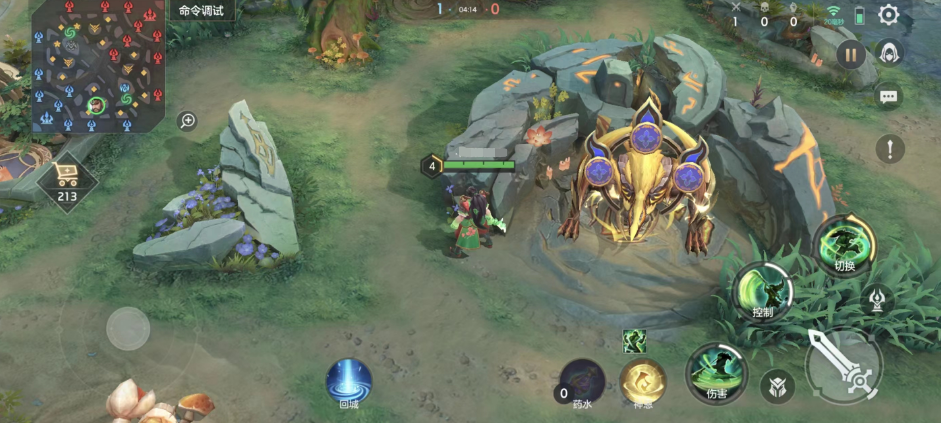Open the shop showing 213 gold
The height and width of the screenshot is (423, 941).
(x=68, y=181)
